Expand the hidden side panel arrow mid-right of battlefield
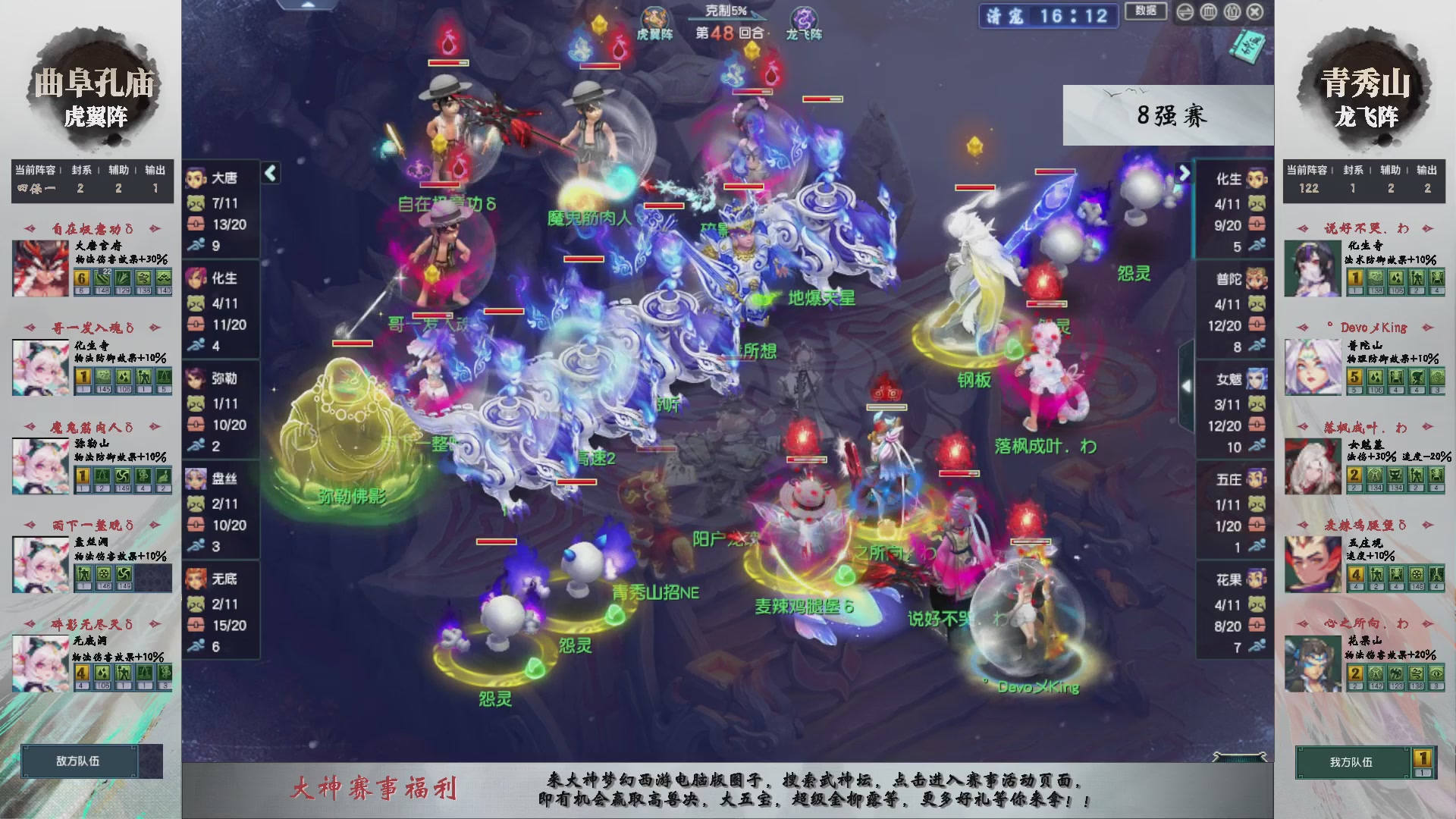Viewport: 1456px width, 819px height. tap(1188, 387)
